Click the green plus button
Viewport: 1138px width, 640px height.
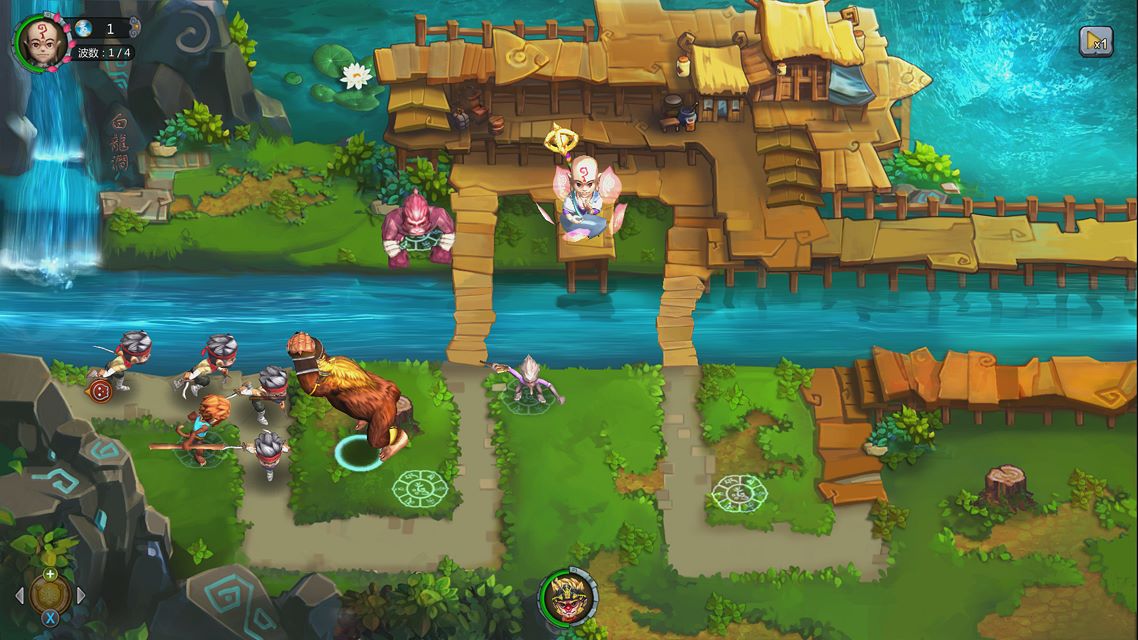tap(50, 574)
